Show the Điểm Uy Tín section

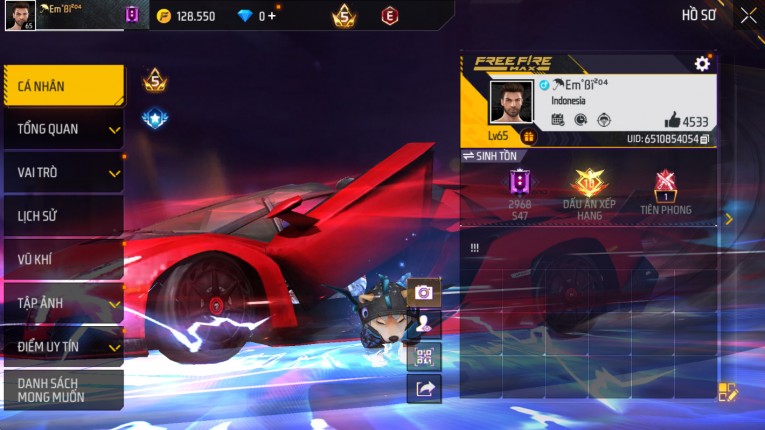tap(64, 346)
